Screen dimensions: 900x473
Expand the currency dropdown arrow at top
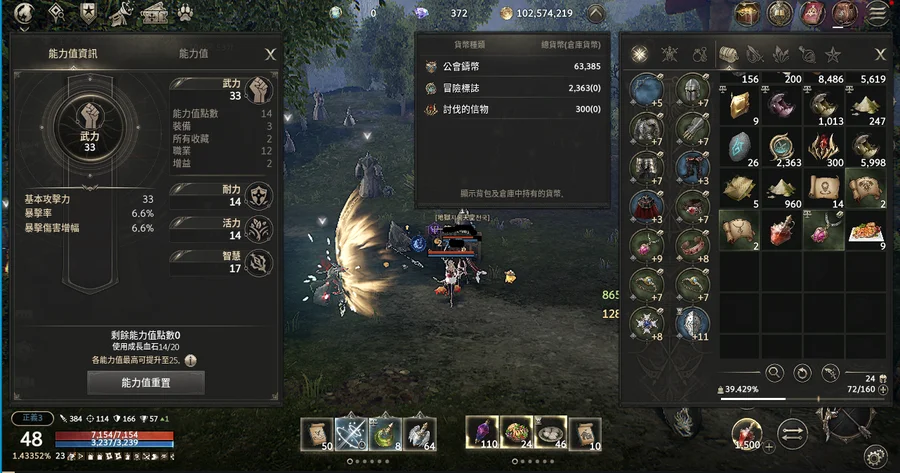(595, 13)
